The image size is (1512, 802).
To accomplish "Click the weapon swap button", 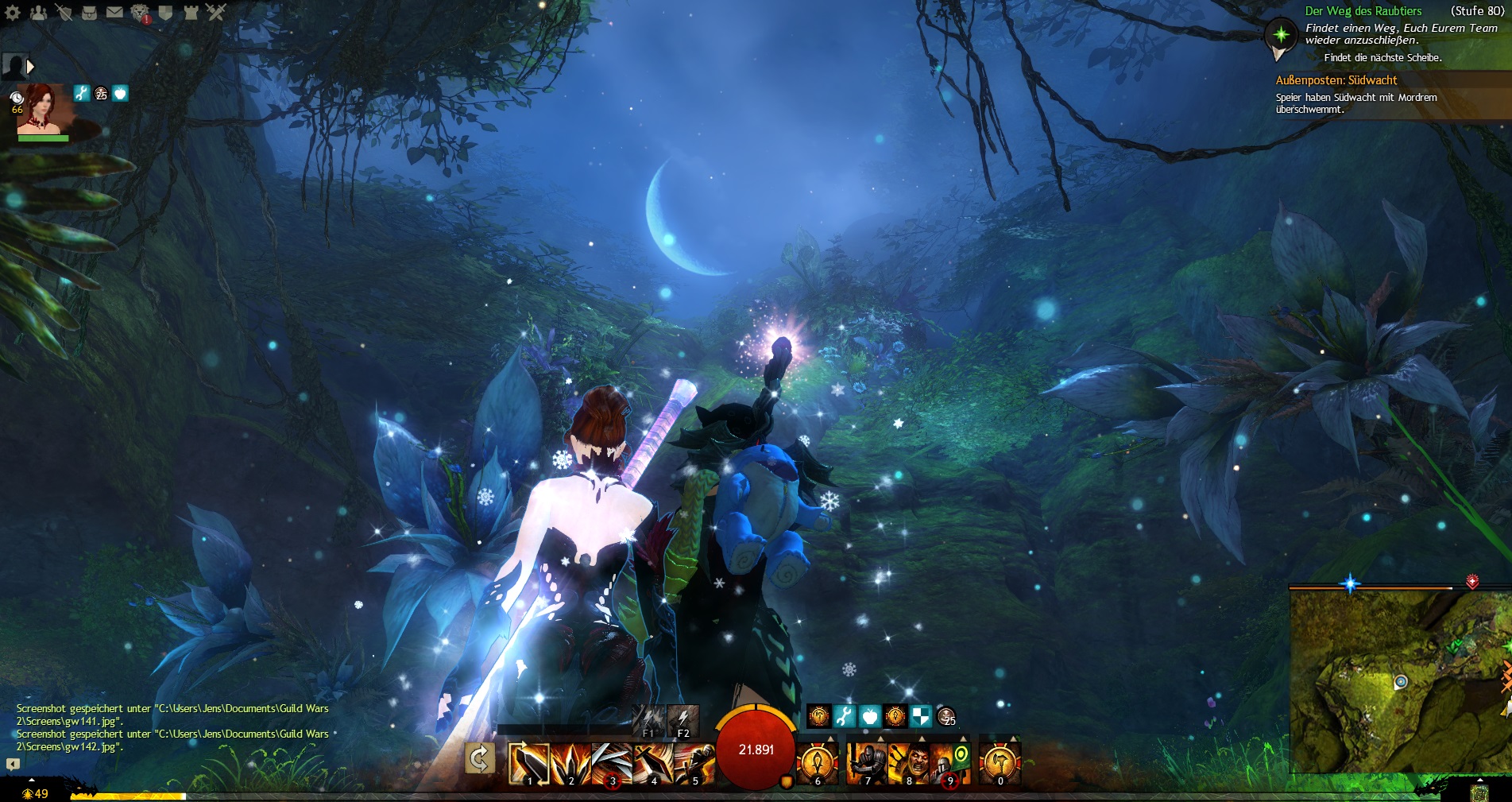I will (480, 759).
